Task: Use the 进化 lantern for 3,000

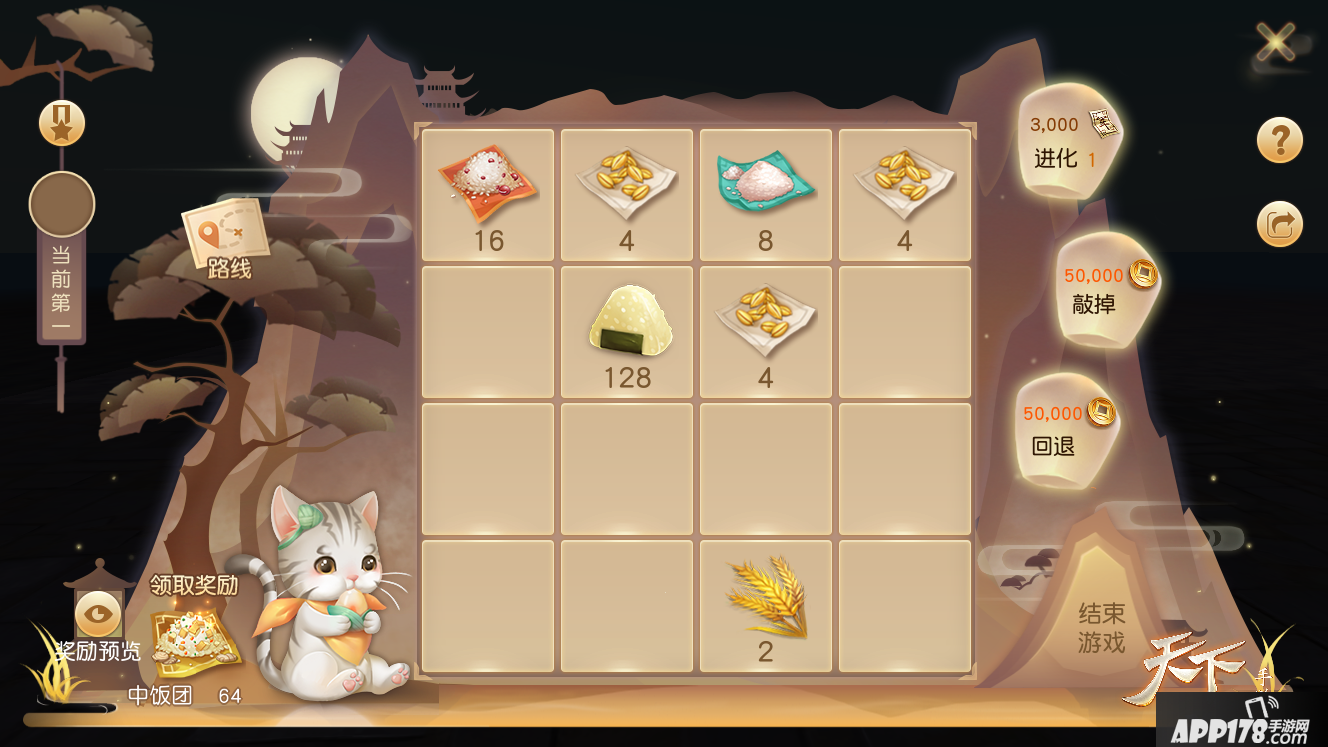Action: pos(1068,142)
